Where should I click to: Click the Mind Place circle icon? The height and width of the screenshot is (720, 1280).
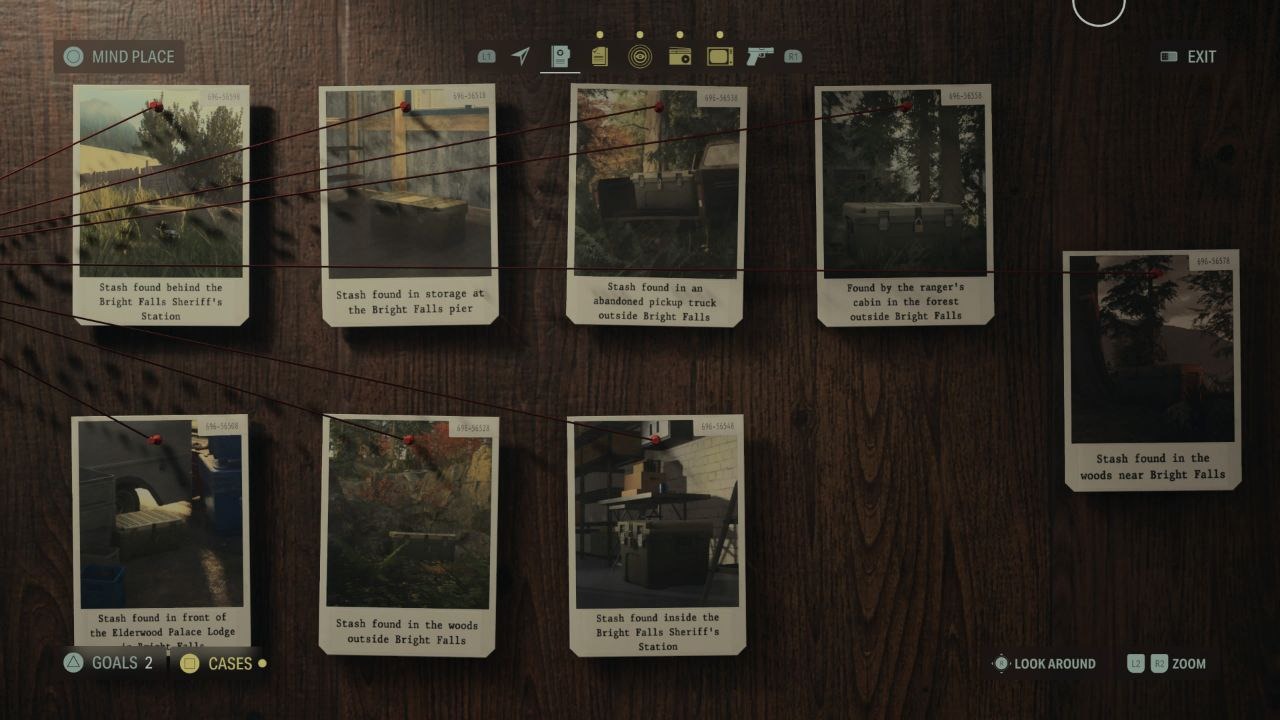(x=71, y=57)
